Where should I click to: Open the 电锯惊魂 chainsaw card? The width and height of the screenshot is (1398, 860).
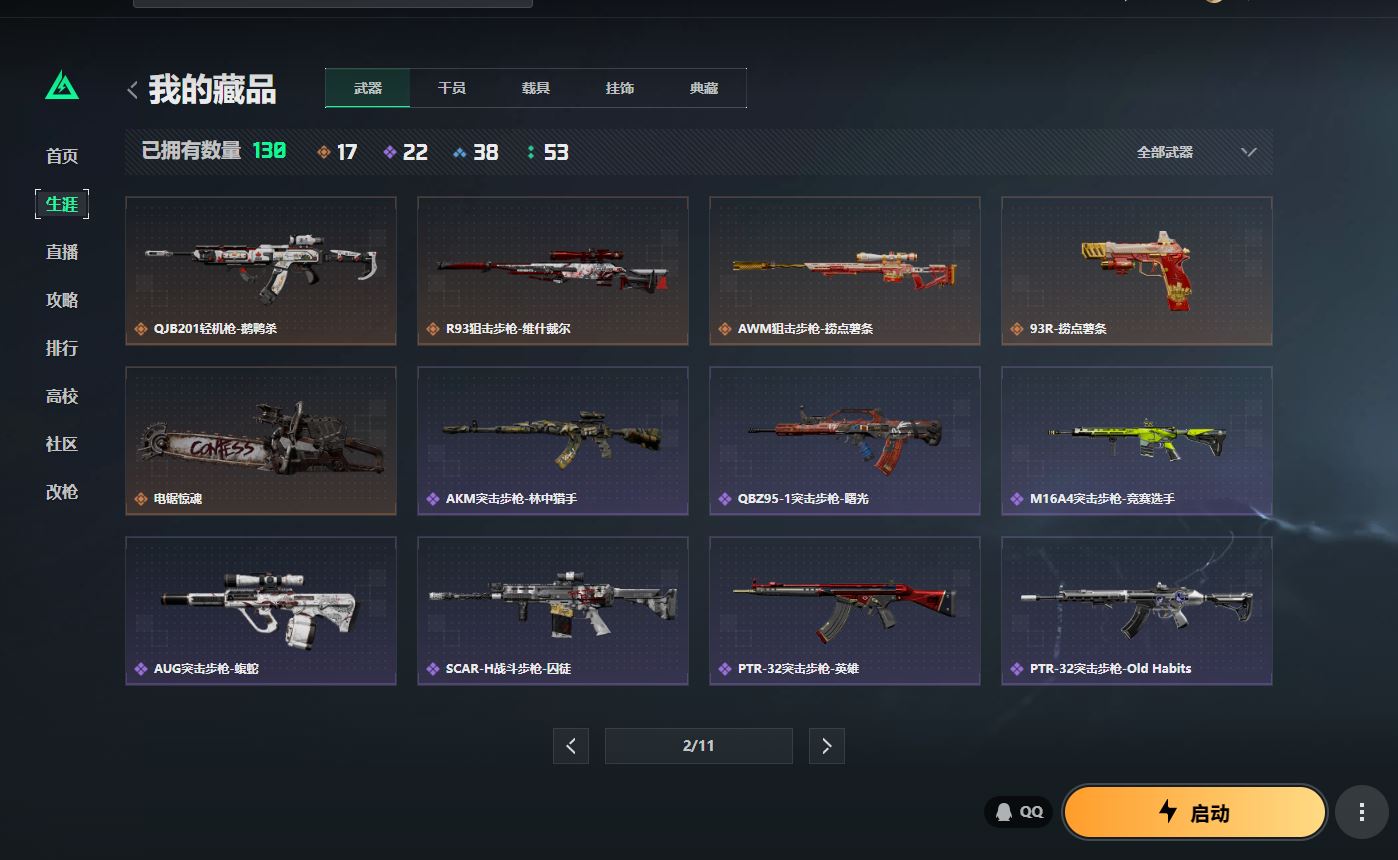click(261, 441)
